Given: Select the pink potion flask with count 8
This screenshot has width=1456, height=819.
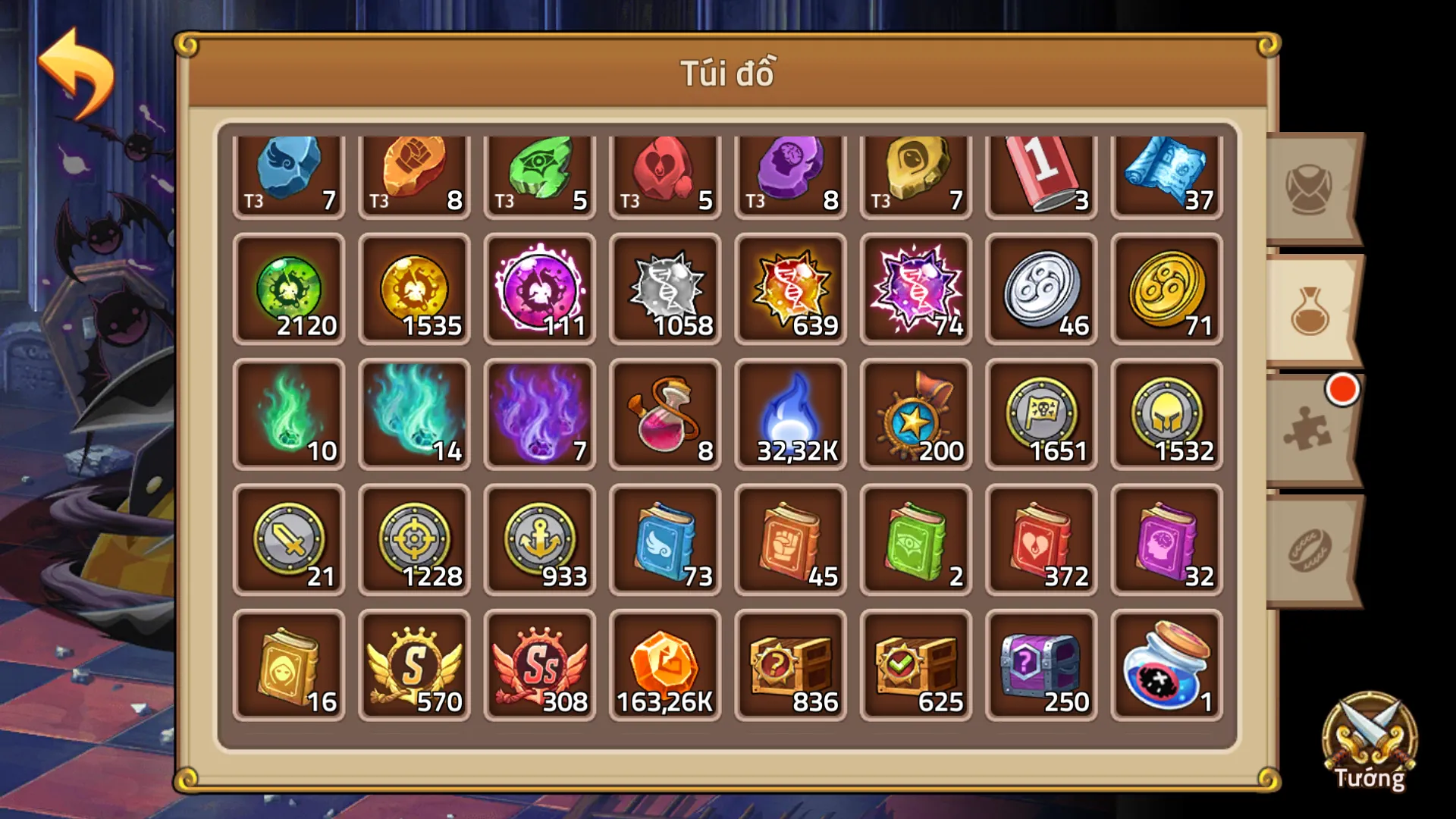Looking at the screenshot, I should pos(664,413).
